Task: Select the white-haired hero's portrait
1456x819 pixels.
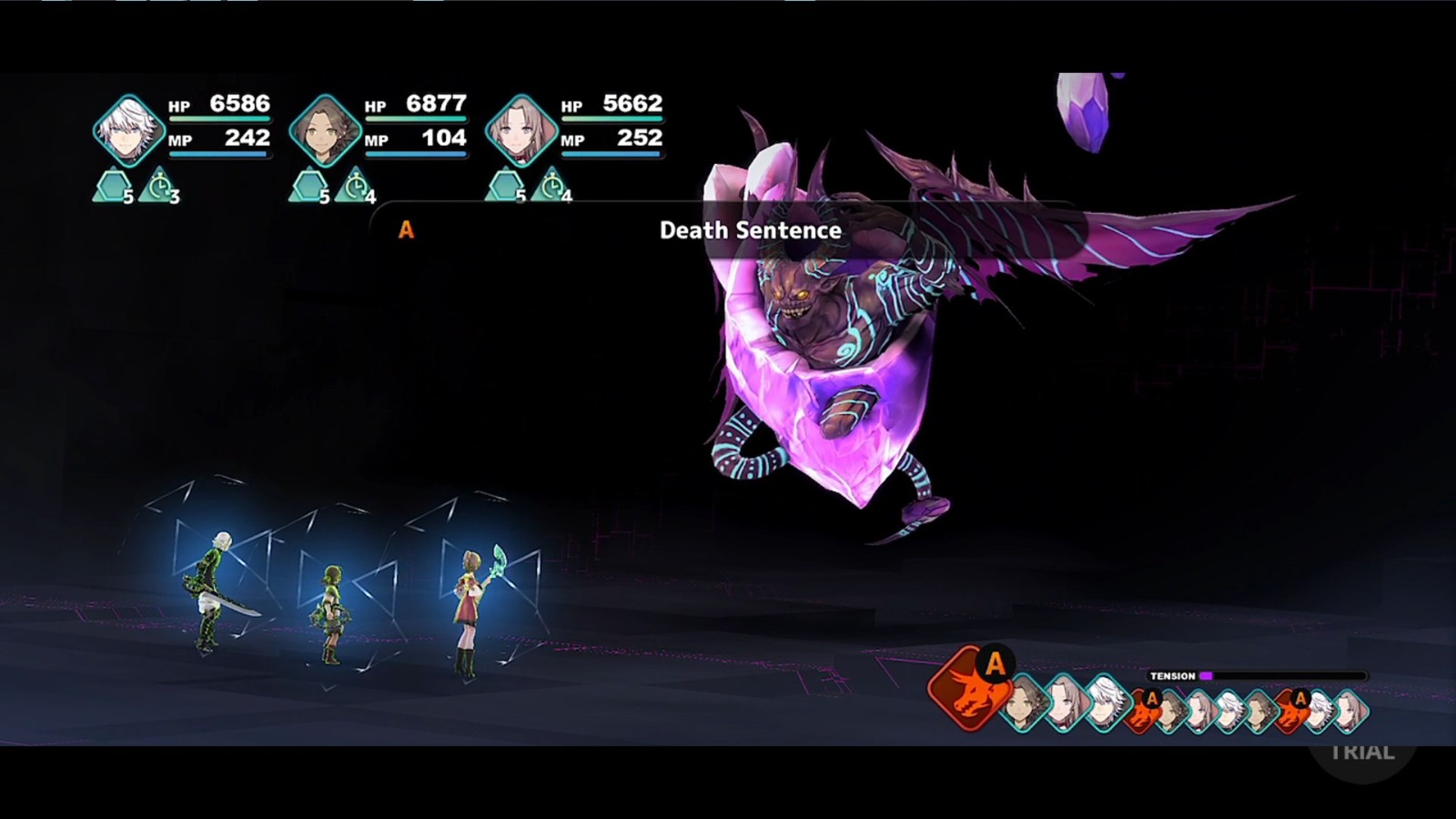Action: [127, 130]
